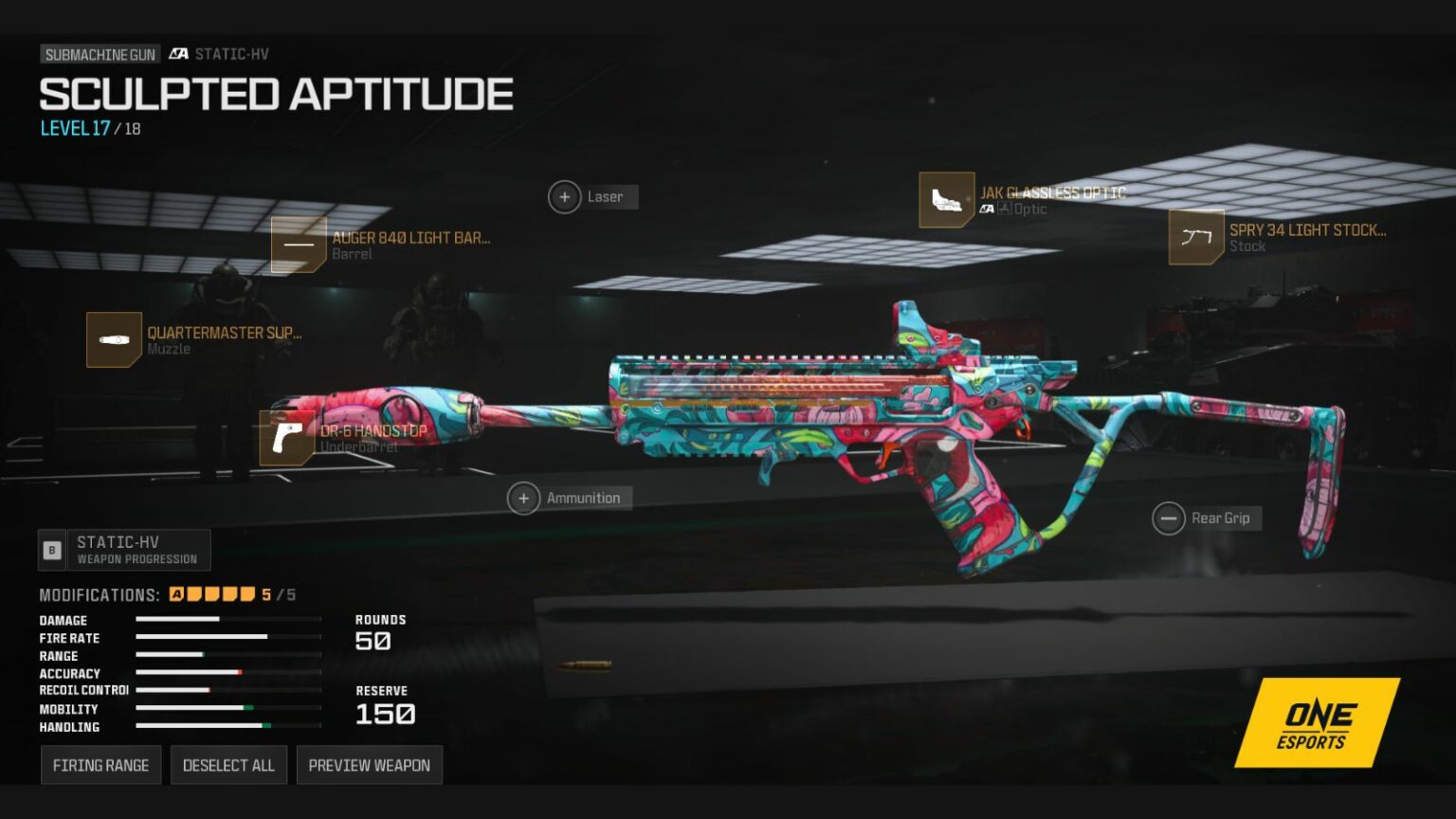
Task: Click the Deselect All button
Action: 228,765
